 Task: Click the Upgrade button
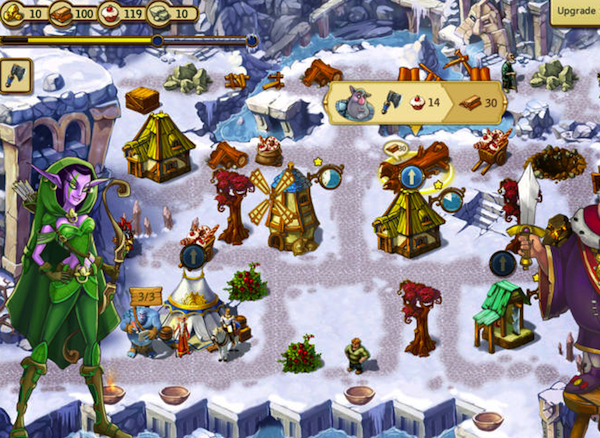(x=576, y=11)
